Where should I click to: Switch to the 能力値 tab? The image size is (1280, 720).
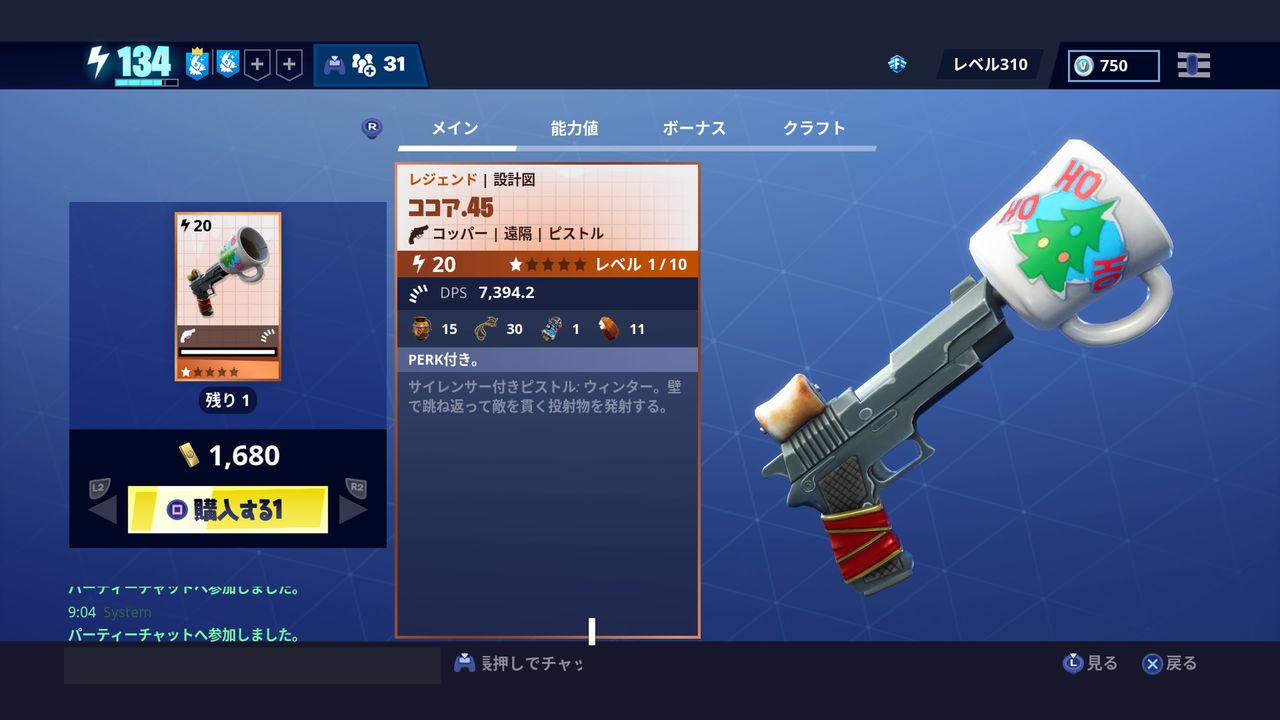[574, 128]
